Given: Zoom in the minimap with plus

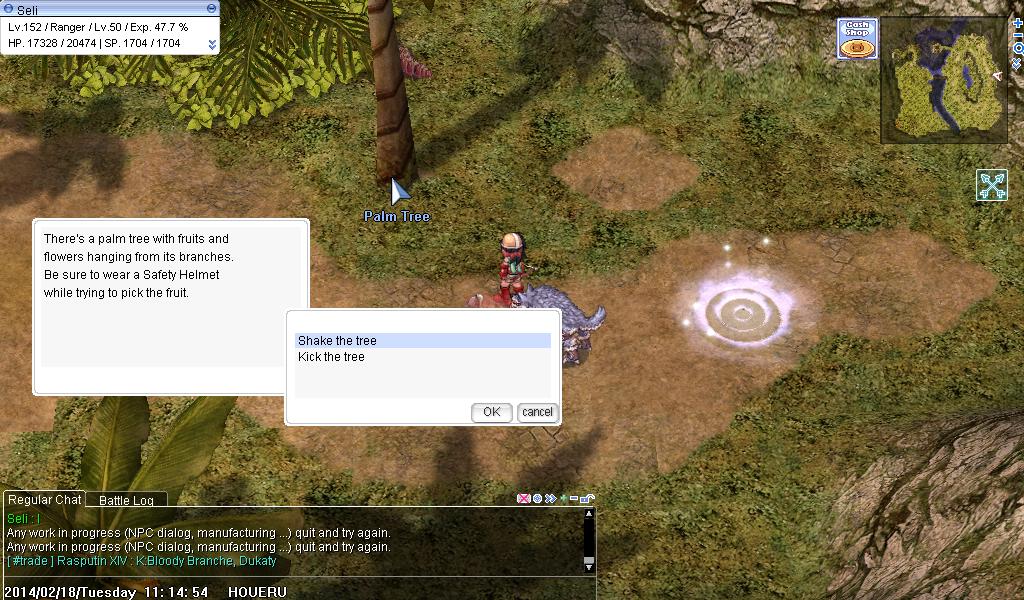Looking at the screenshot, I should pyautogui.click(x=1018, y=23).
